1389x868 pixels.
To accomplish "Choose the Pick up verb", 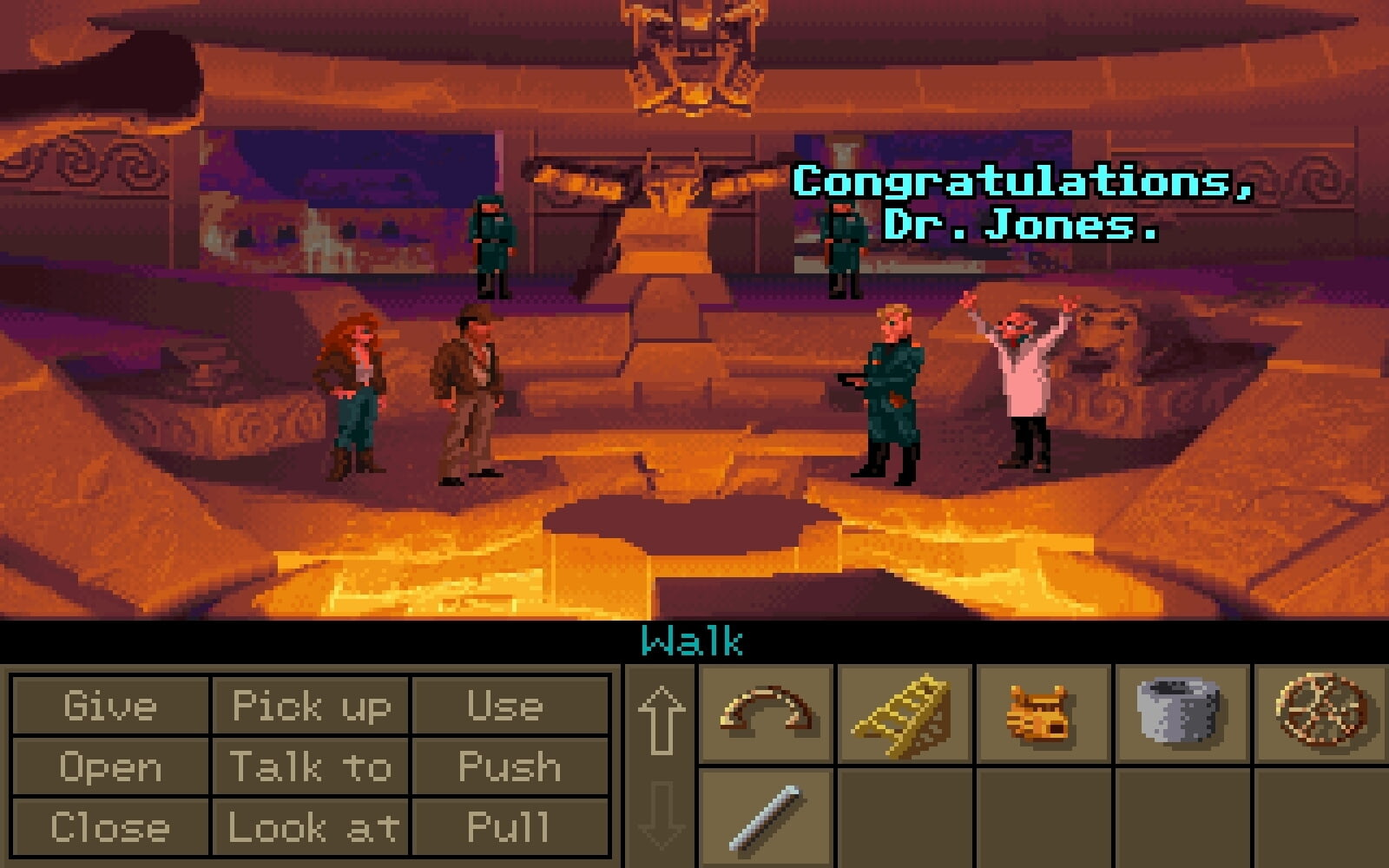I will click(x=311, y=706).
